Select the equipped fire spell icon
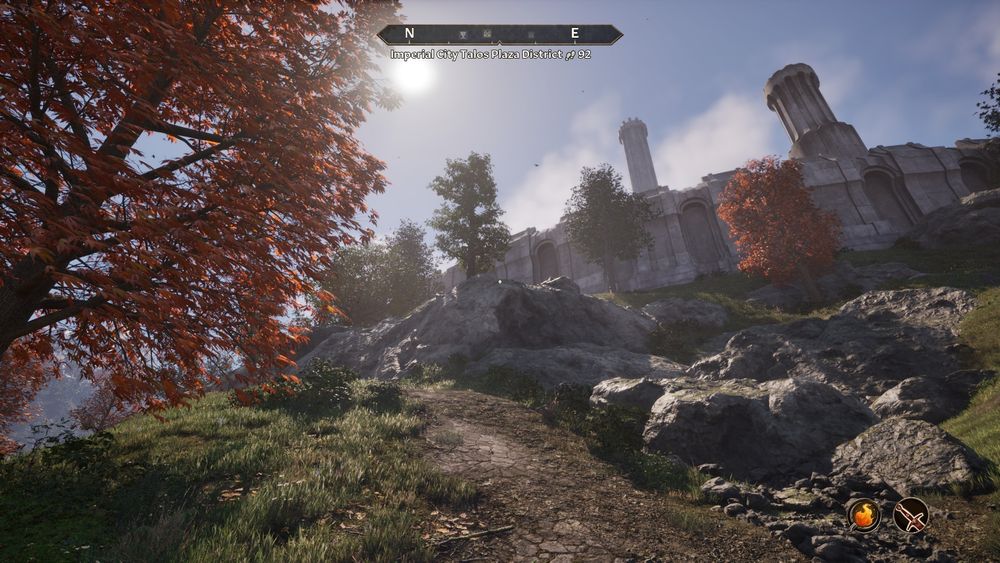 point(863,515)
